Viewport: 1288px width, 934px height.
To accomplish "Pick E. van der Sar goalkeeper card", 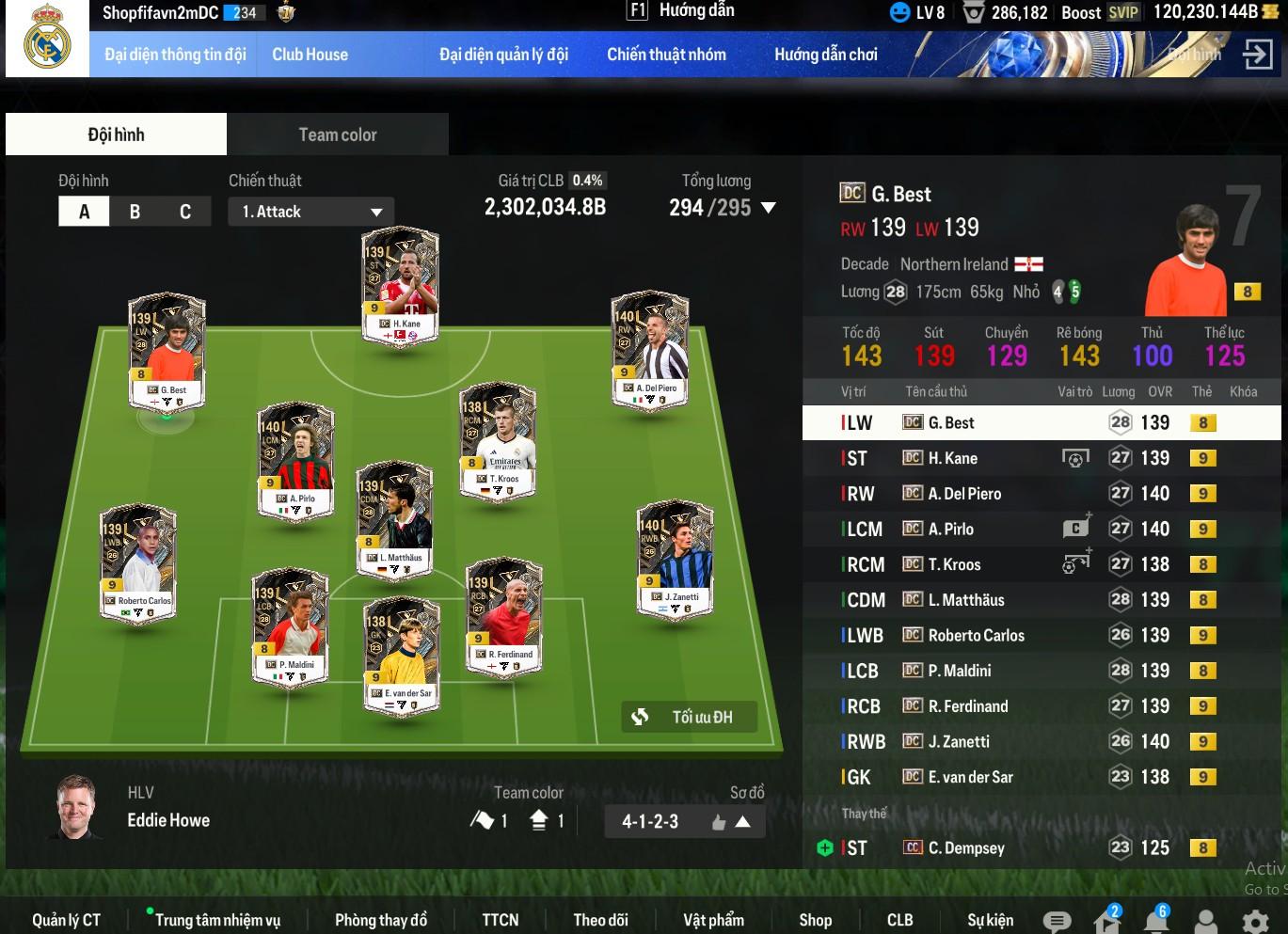I will coord(402,656).
